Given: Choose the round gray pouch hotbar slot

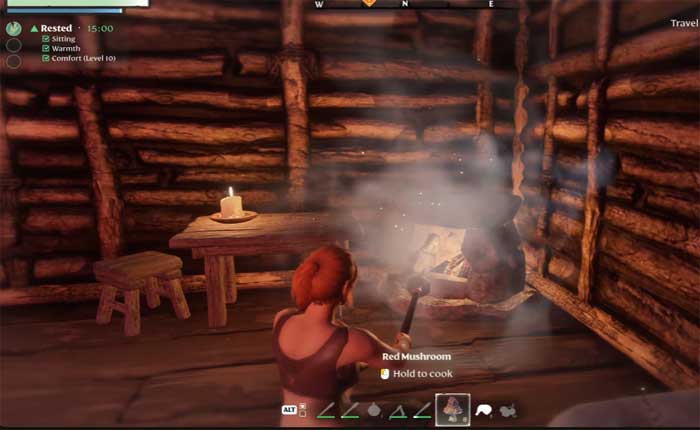Looking at the screenshot, I should click(374, 409).
